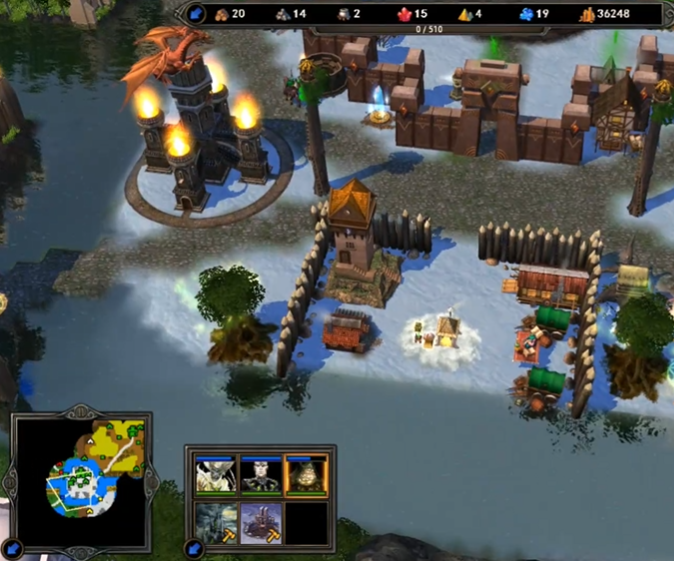
Task: Toggle the resource bar blue arrow button
Action: [196, 14]
